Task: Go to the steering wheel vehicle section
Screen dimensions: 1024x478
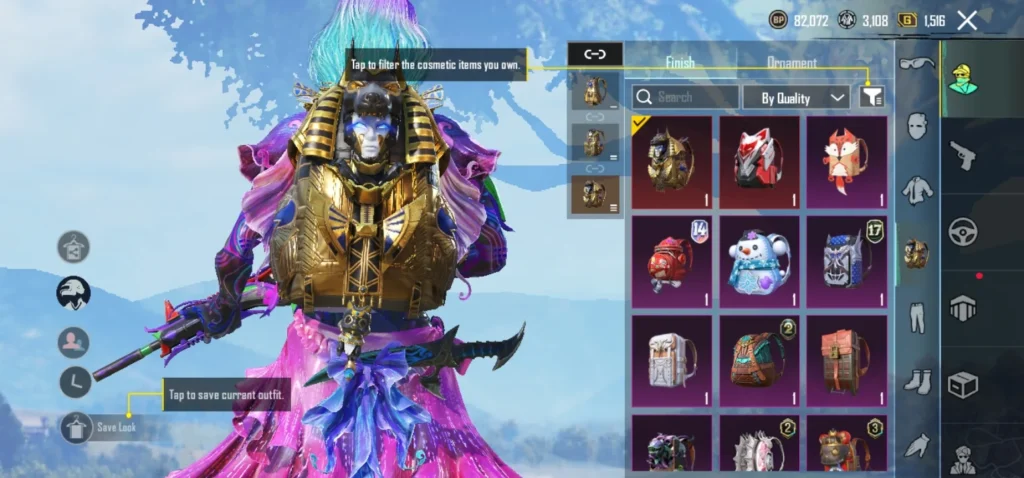Action: [963, 231]
